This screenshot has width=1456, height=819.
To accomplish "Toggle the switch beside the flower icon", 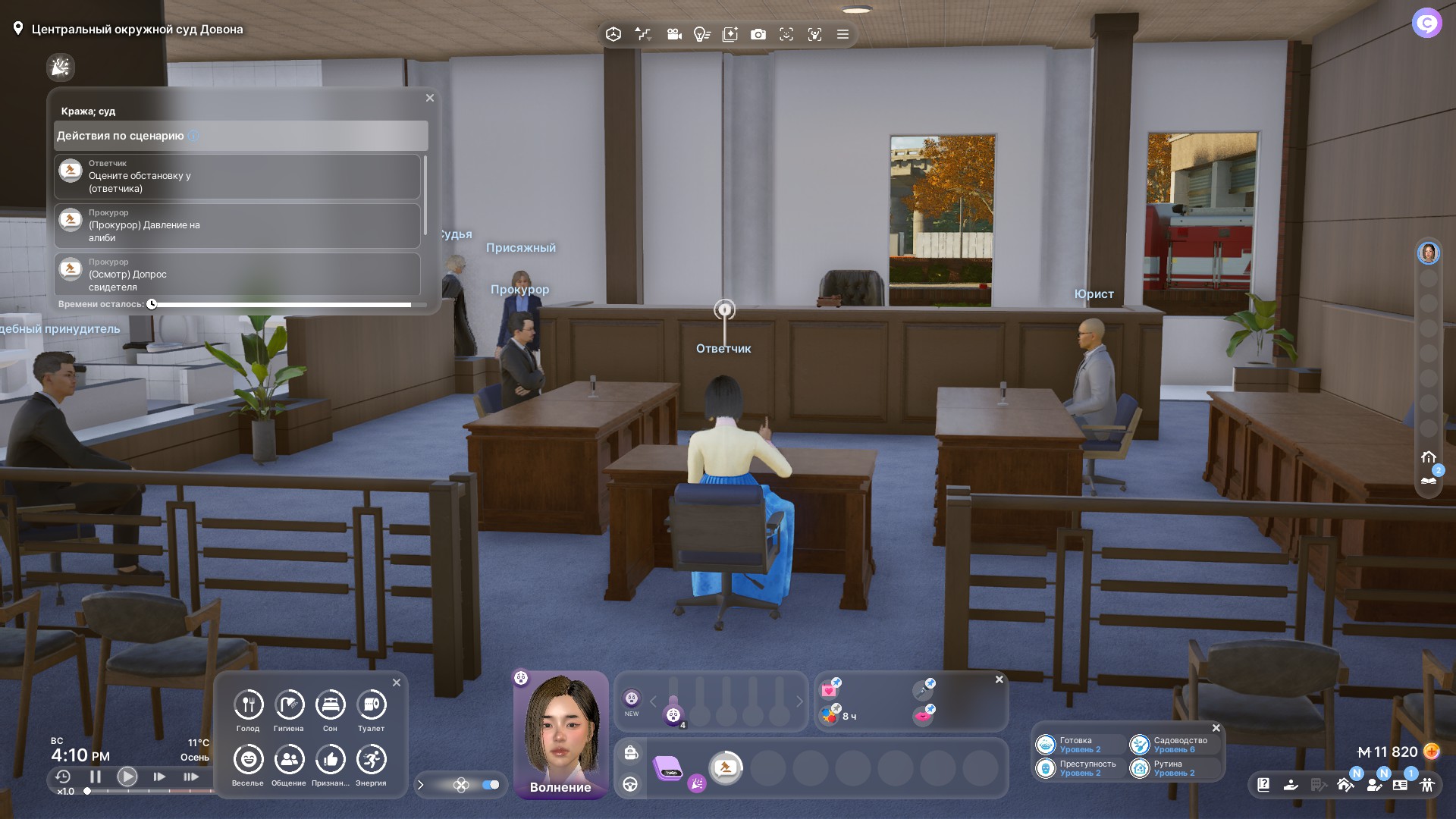I will pyautogui.click(x=491, y=785).
